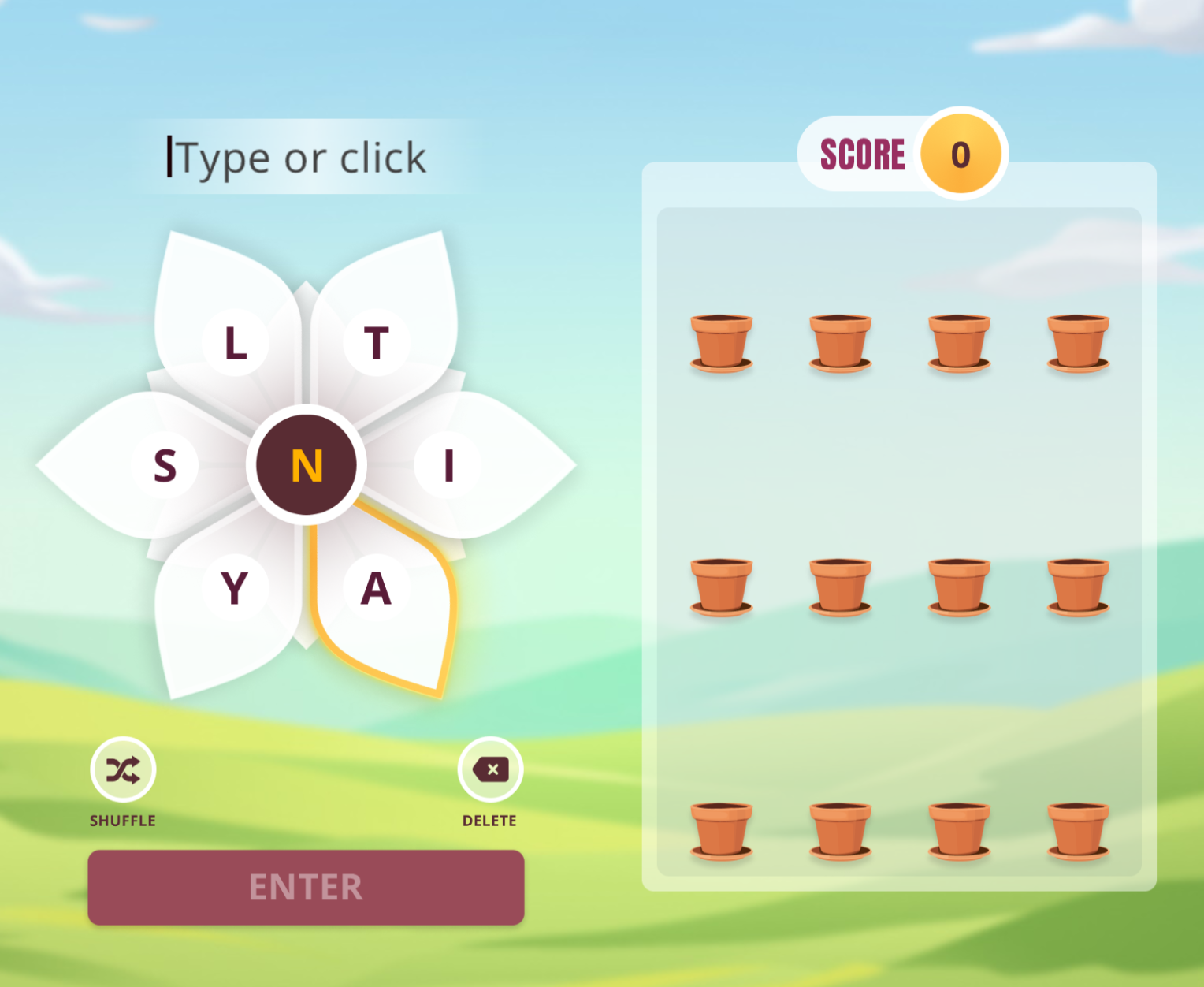Select the first flower pot in top row
Viewport: 1204px width, 987px height.
(x=721, y=341)
